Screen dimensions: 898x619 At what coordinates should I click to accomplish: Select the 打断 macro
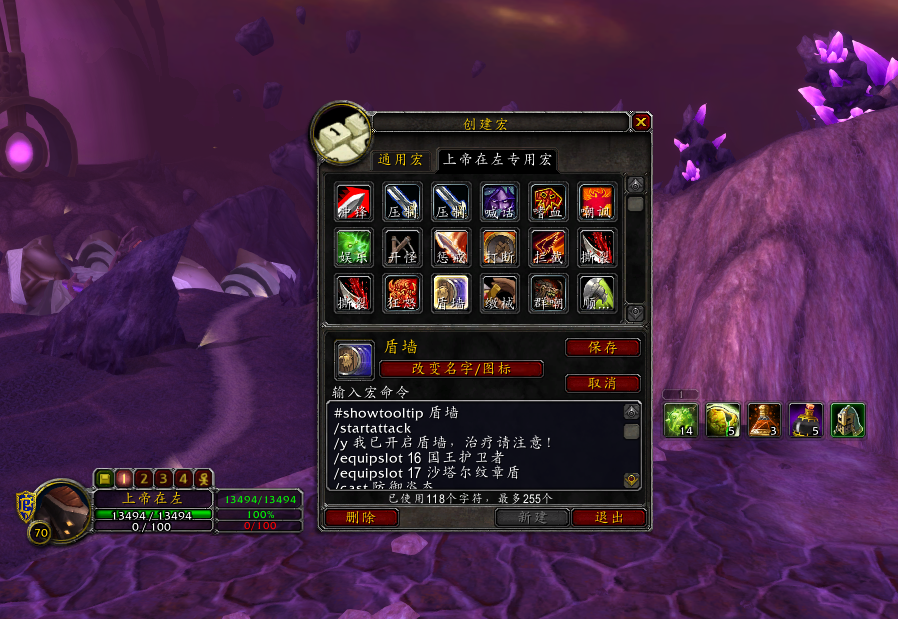(x=498, y=247)
